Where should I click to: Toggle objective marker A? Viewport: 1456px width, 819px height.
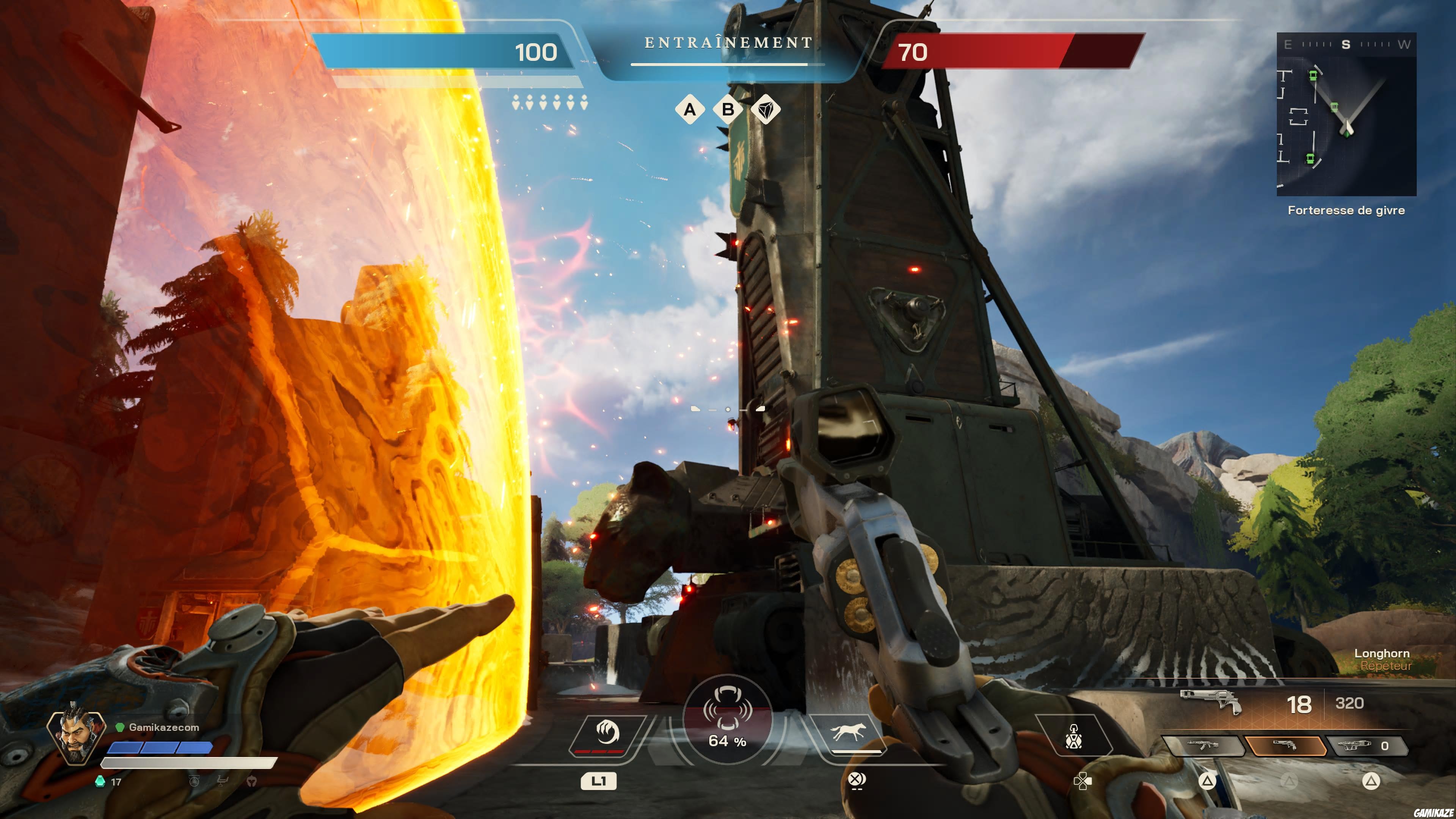[690, 110]
